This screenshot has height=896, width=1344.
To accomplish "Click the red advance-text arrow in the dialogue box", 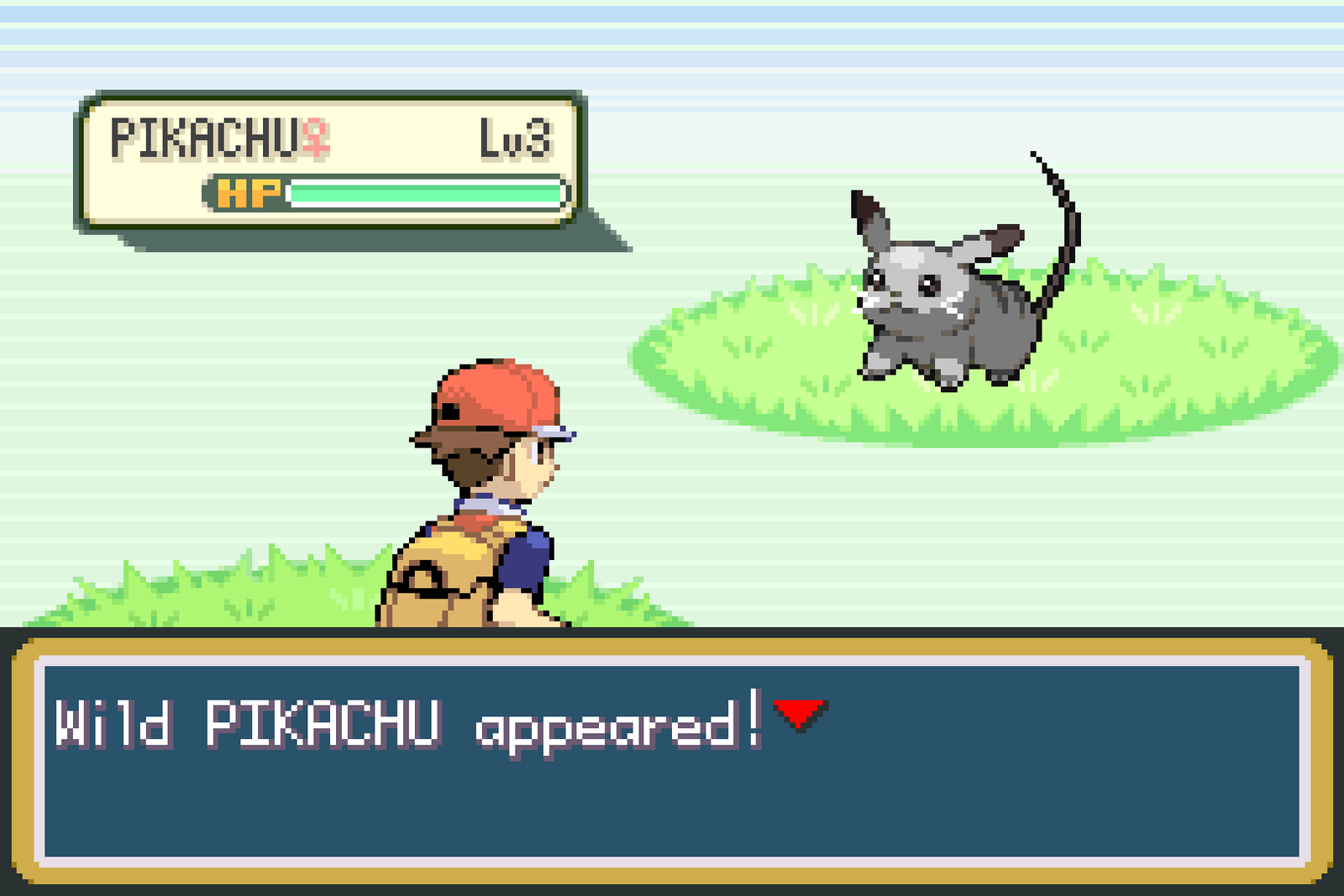I will point(798,715).
